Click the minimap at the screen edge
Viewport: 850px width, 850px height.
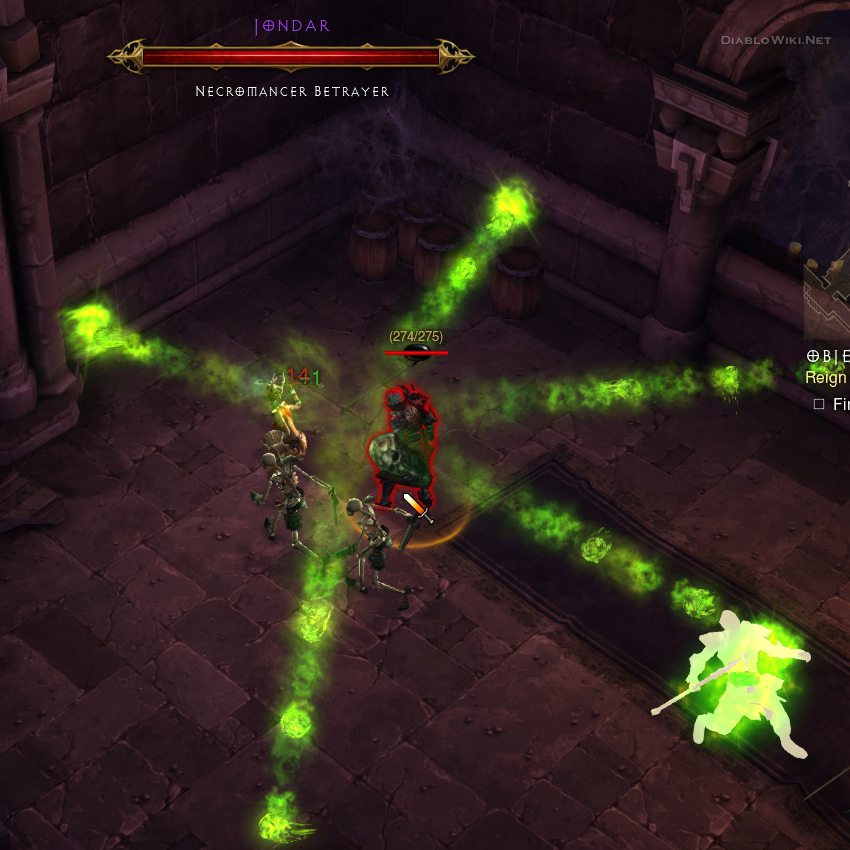[x=829, y=298]
